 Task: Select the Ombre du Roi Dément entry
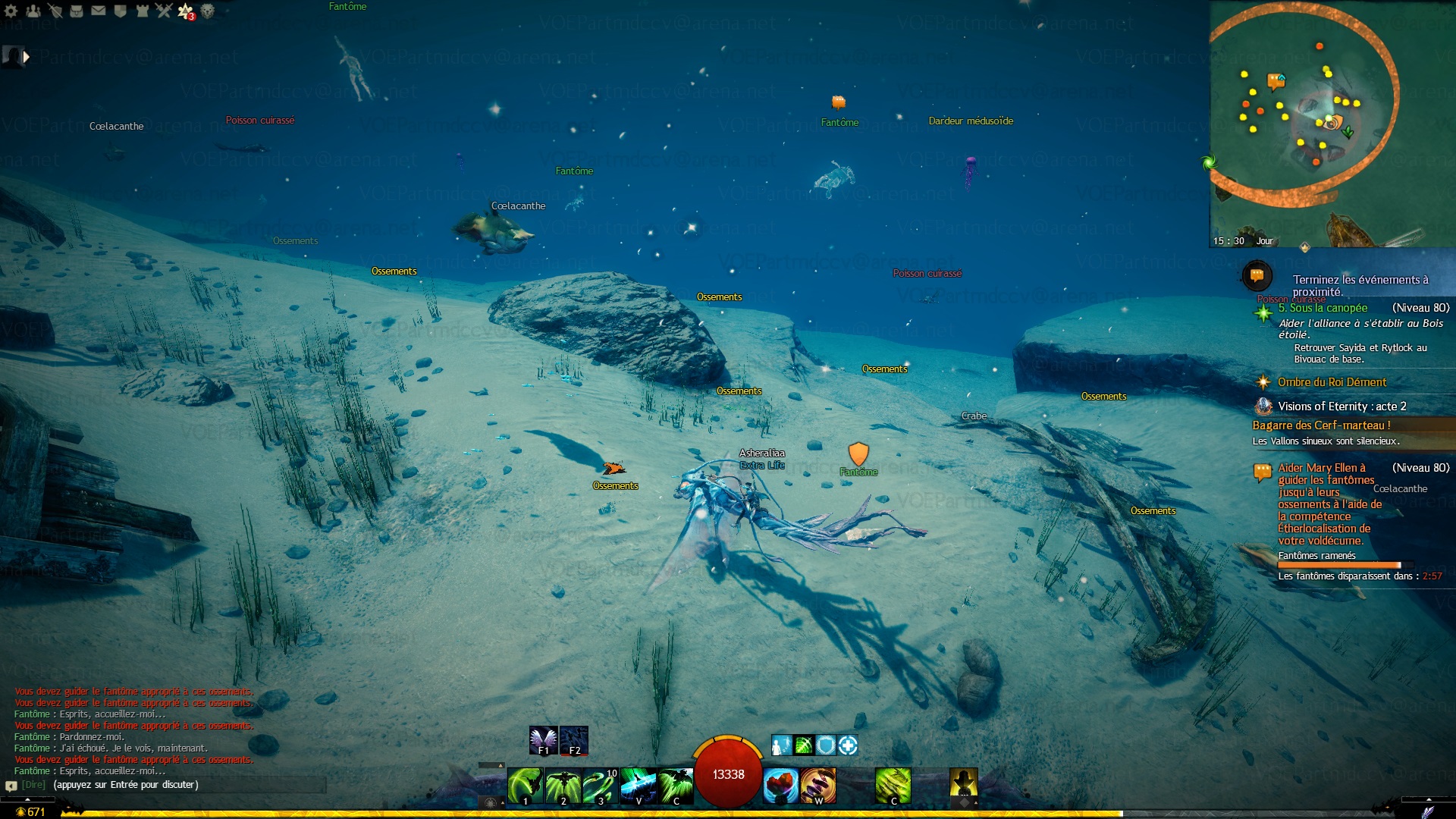pyautogui.click(x=1332, y=382)
